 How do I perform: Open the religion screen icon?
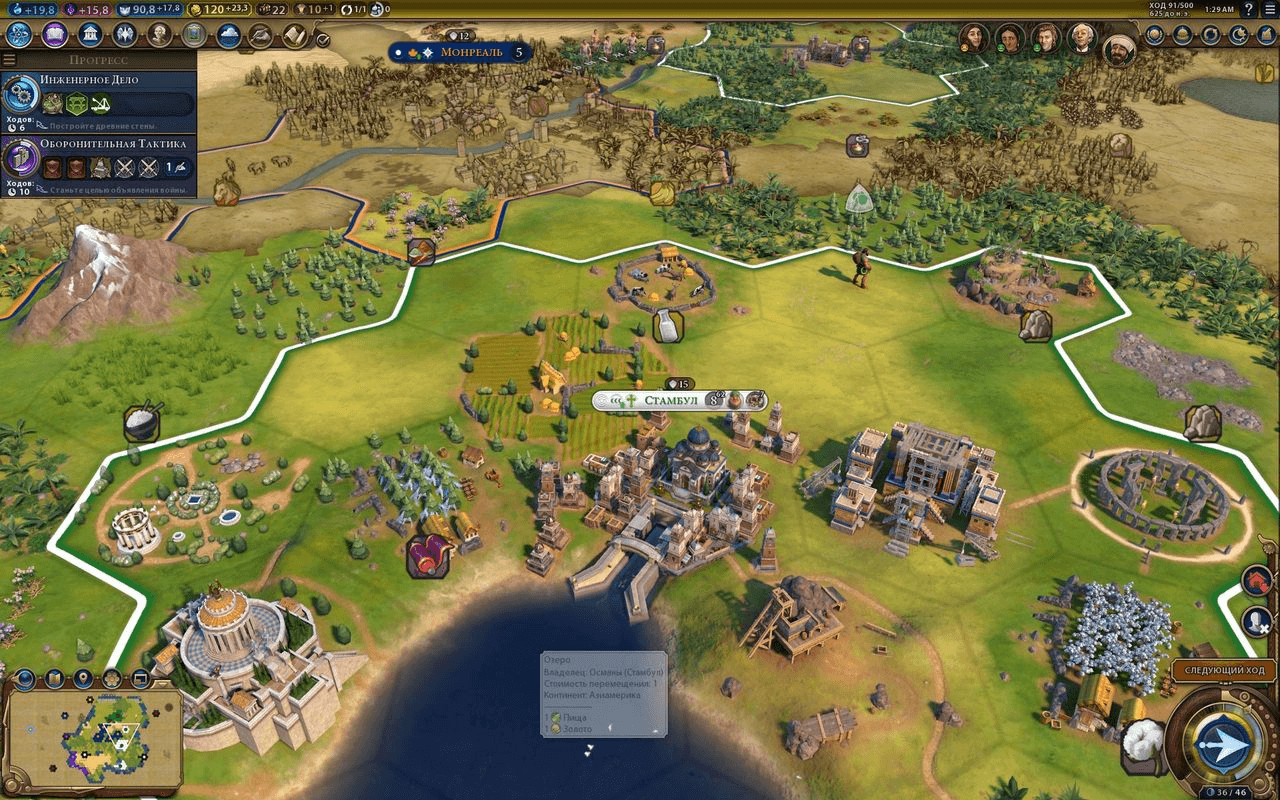124,35
